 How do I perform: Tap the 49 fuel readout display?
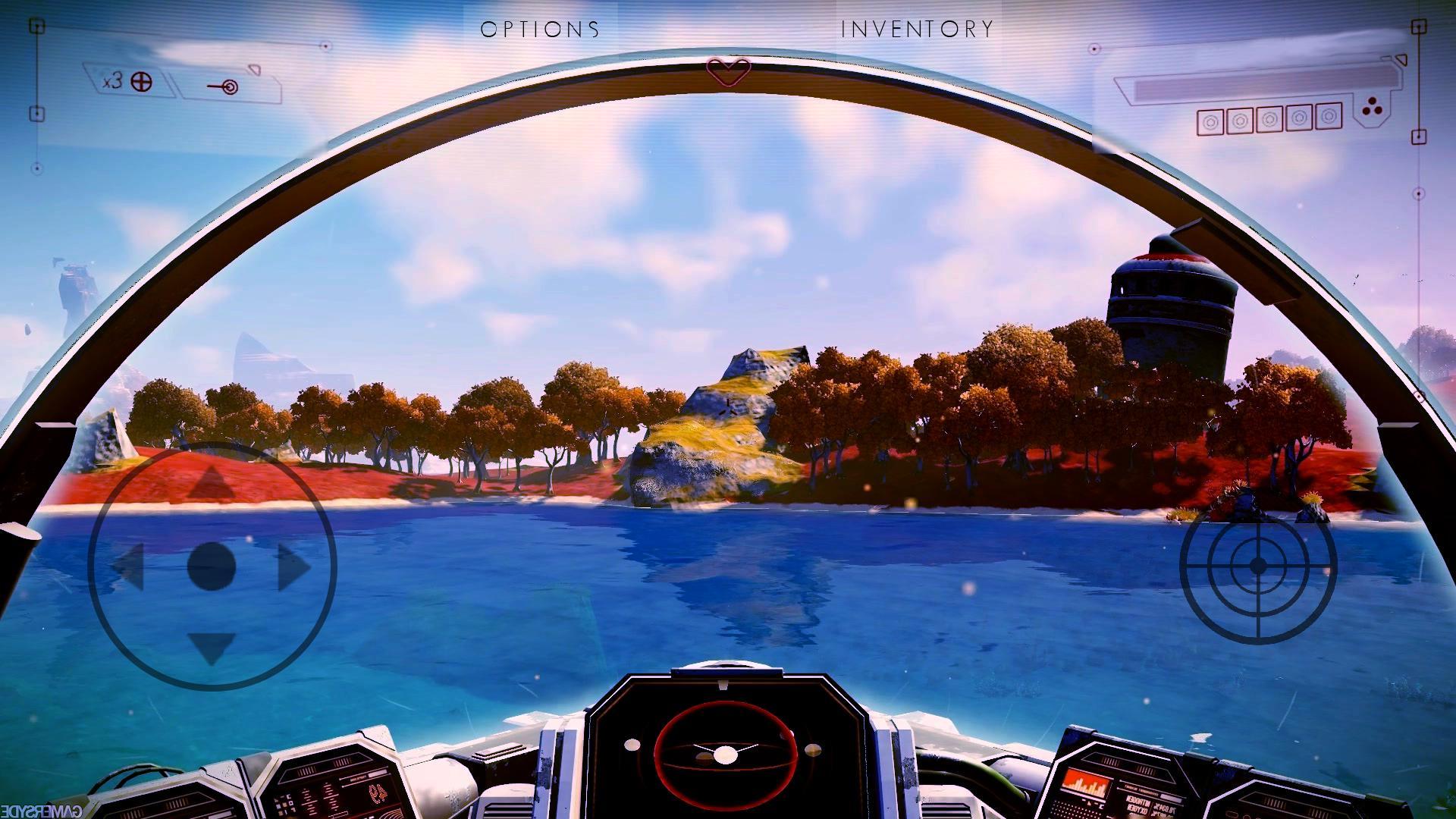click(x=378, y=795)
